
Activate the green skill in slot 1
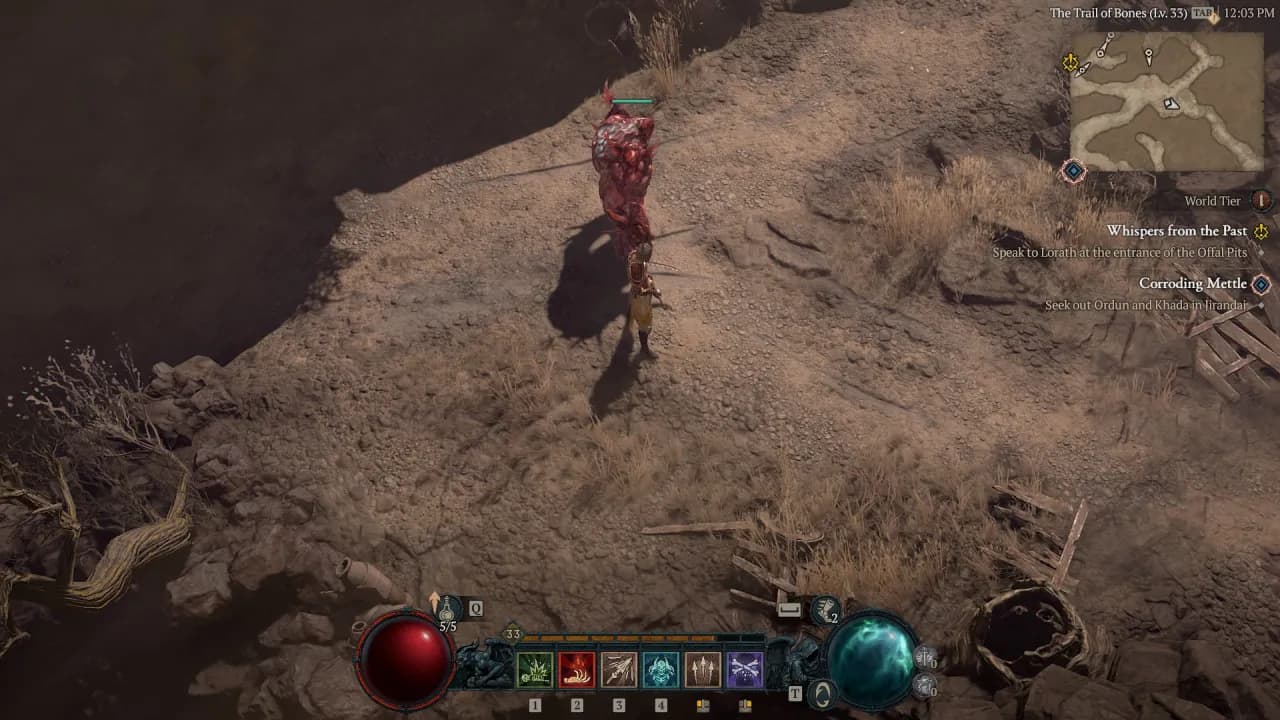click(533, 669)
